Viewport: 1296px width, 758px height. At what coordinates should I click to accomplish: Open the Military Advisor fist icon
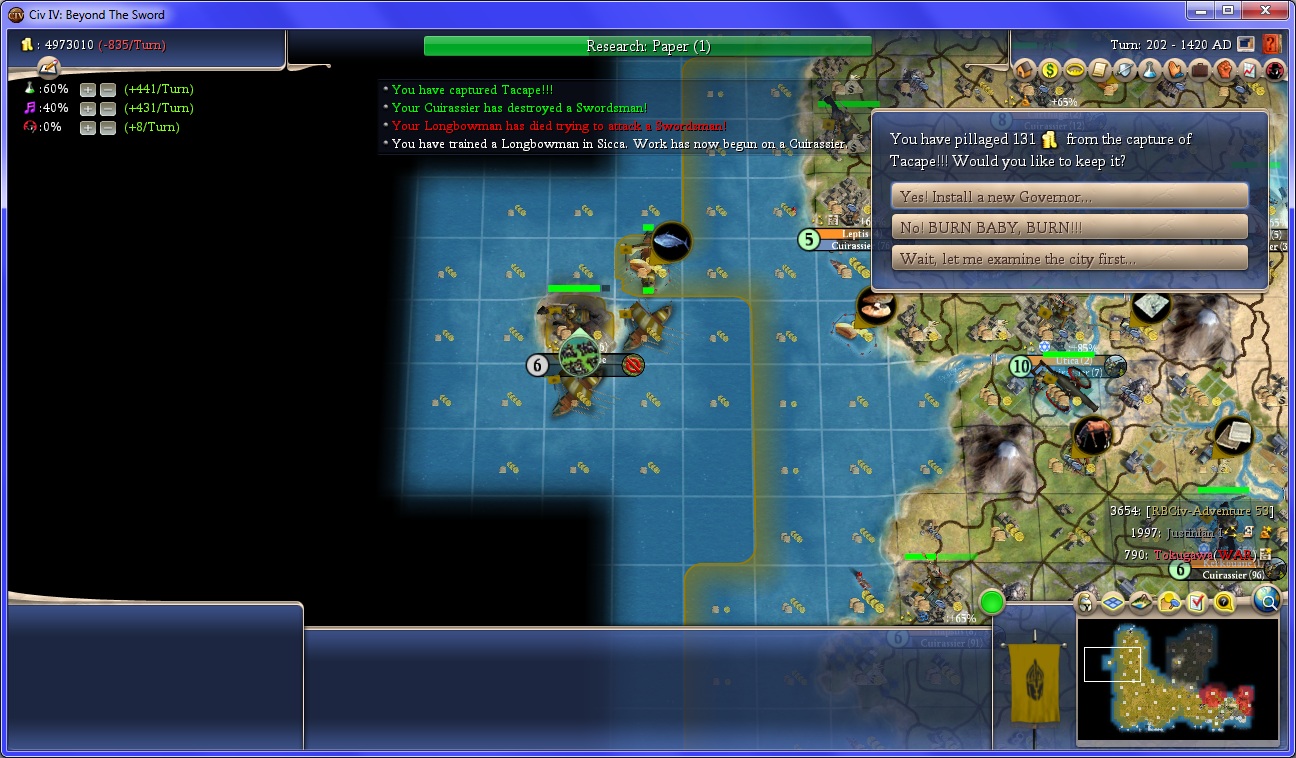(1224, 70)
